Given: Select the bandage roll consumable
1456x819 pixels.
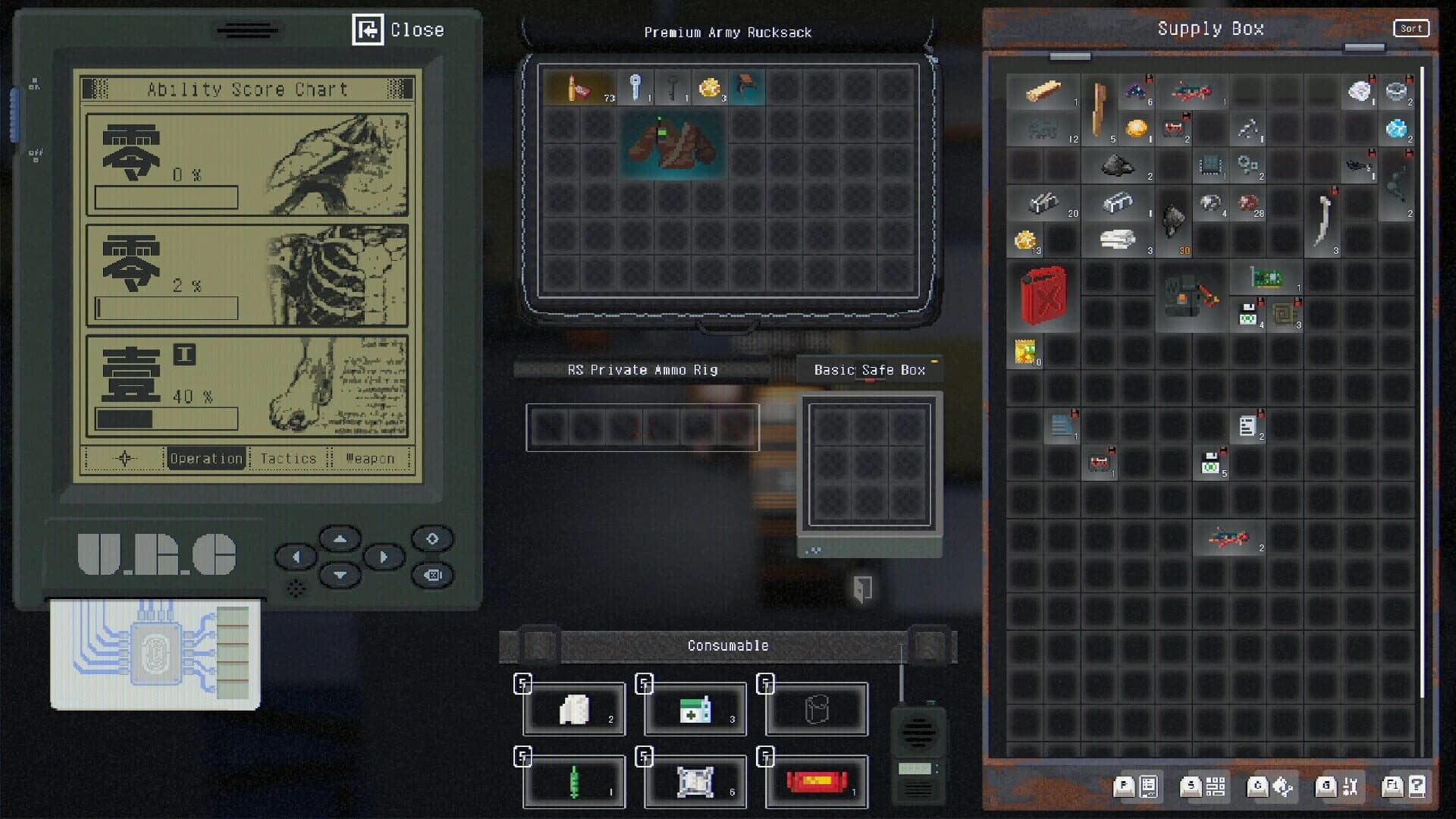Looking at the screenshot, I should click(574, 709).
